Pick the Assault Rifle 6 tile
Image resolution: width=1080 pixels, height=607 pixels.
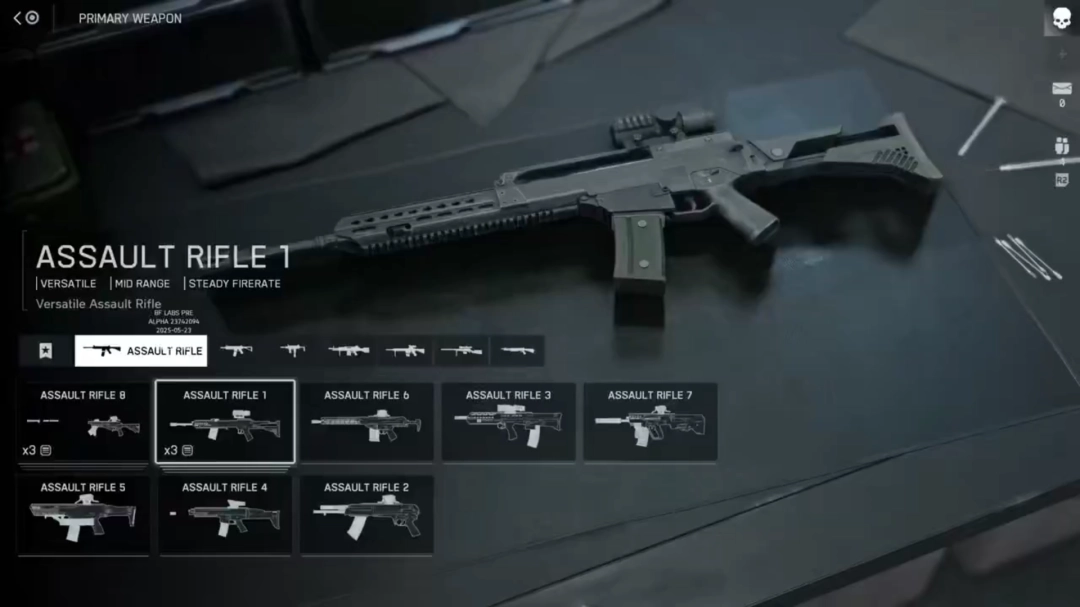pos(366,422)
